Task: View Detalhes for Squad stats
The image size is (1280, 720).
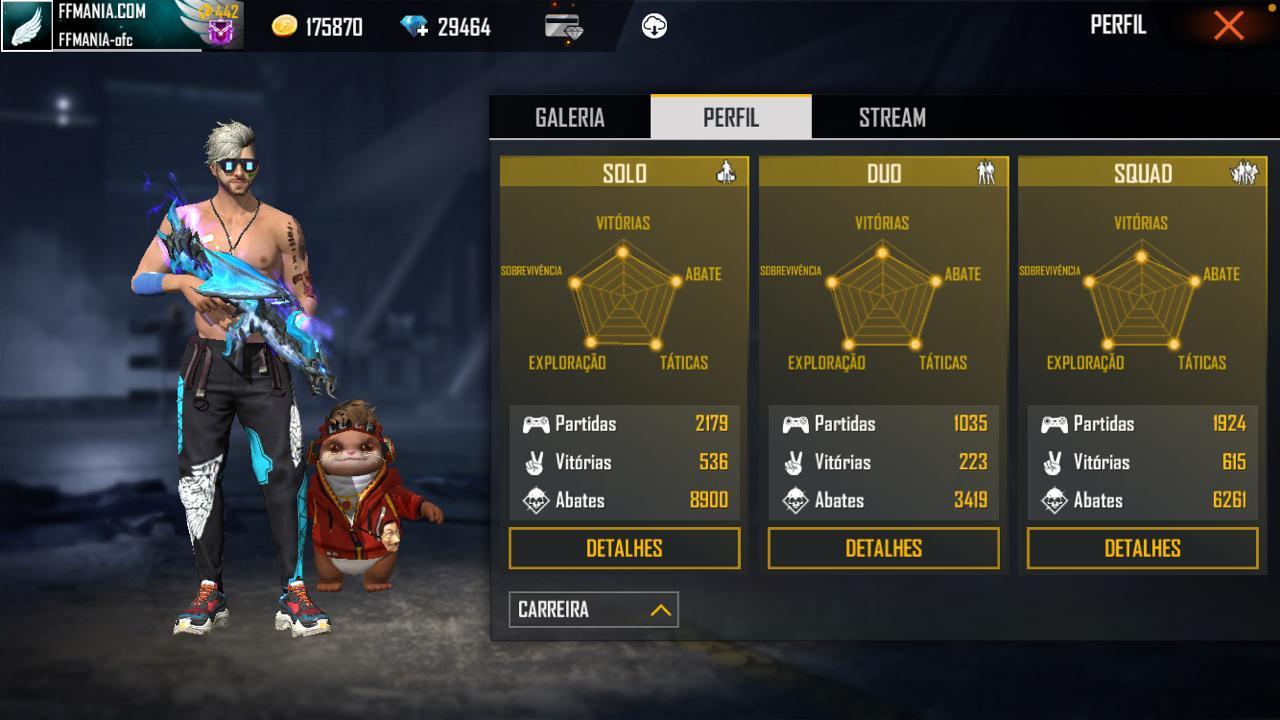Action: point(1142,548)
